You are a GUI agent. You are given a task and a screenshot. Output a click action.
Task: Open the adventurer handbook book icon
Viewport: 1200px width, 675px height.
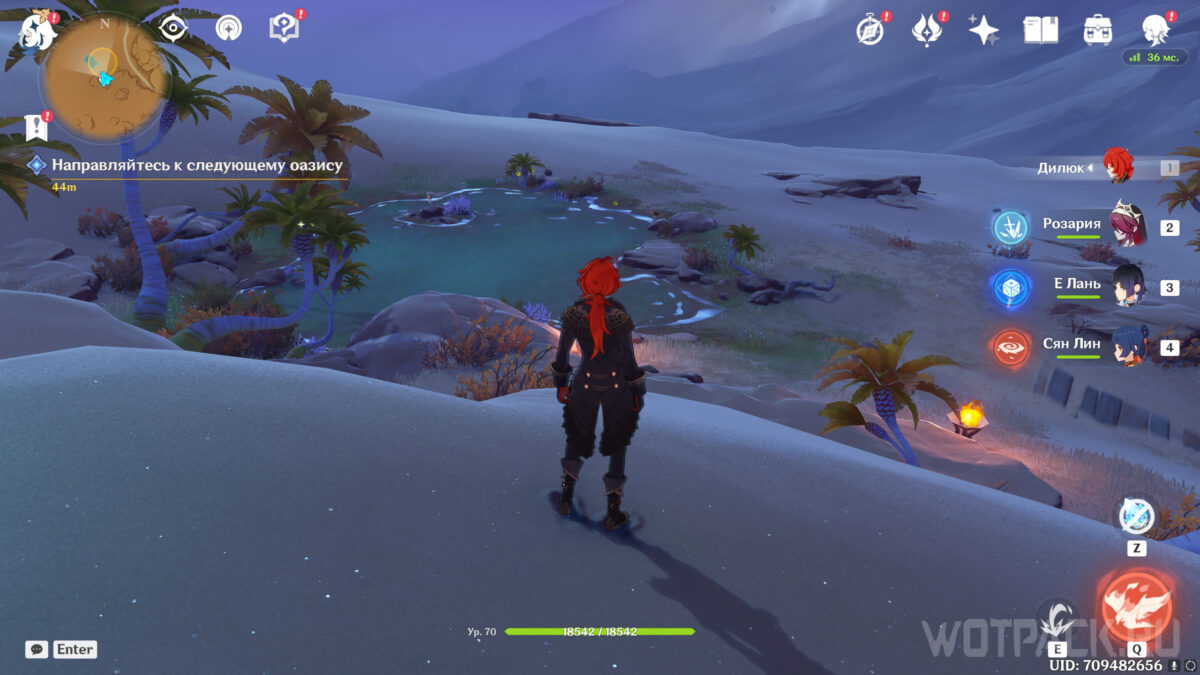click(x=1041, y=30)
